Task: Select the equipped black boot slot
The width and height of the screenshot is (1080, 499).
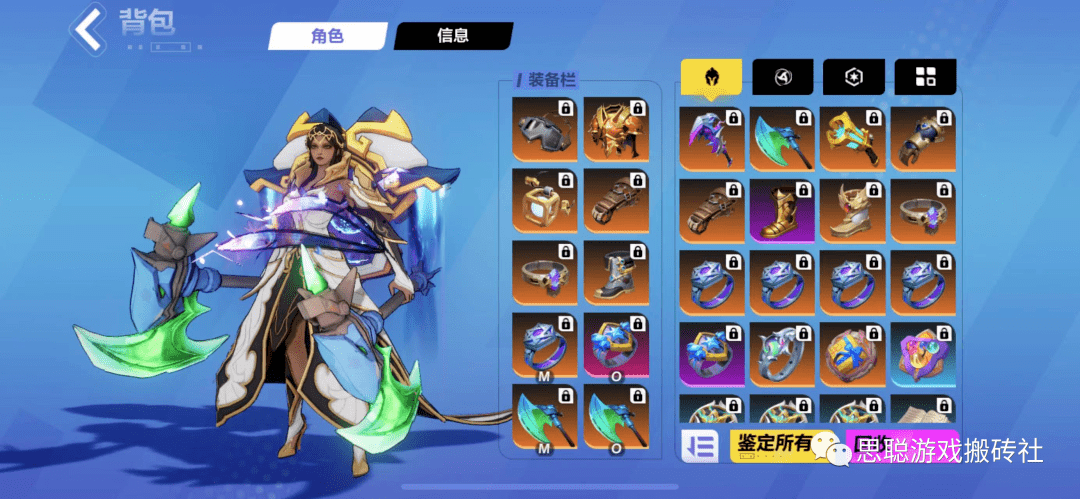Action: click(x=615, y=273)
